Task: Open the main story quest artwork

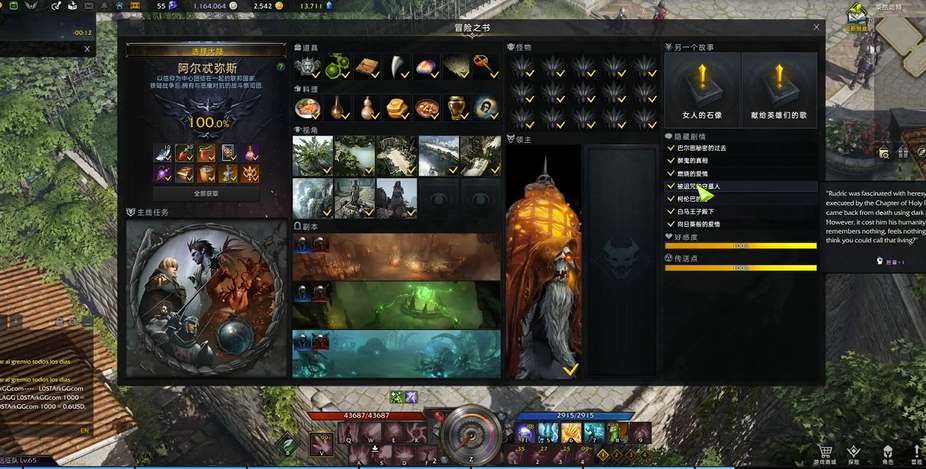Action: pos(205,297)
